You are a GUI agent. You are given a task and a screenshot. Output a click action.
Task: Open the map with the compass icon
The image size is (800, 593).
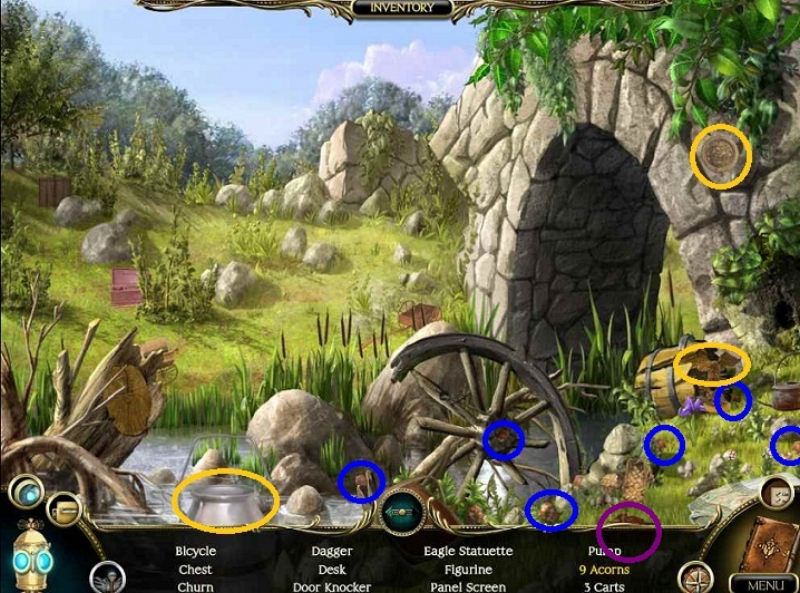click(x=694, y=577)
